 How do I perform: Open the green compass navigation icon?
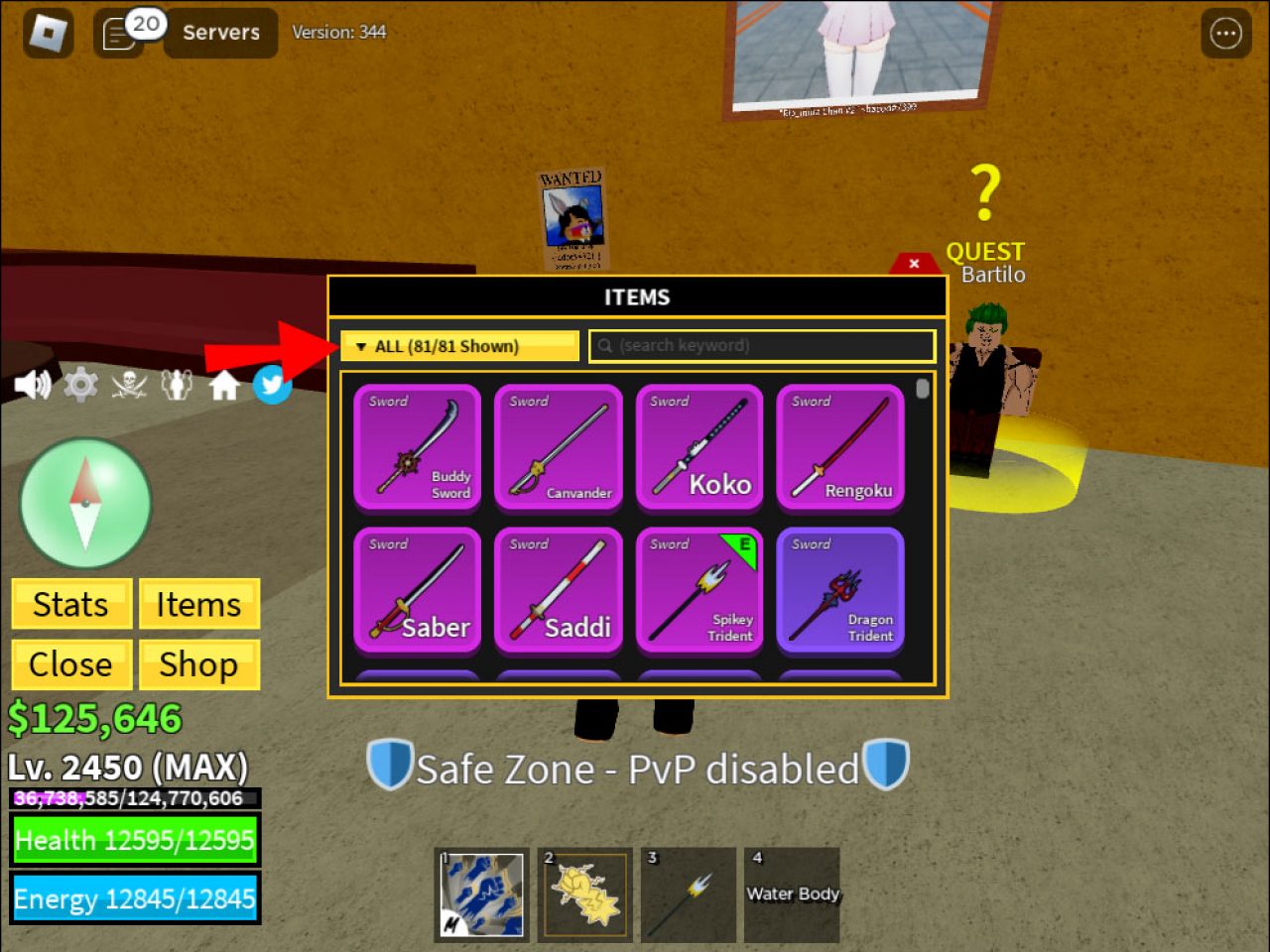(84, 504)
